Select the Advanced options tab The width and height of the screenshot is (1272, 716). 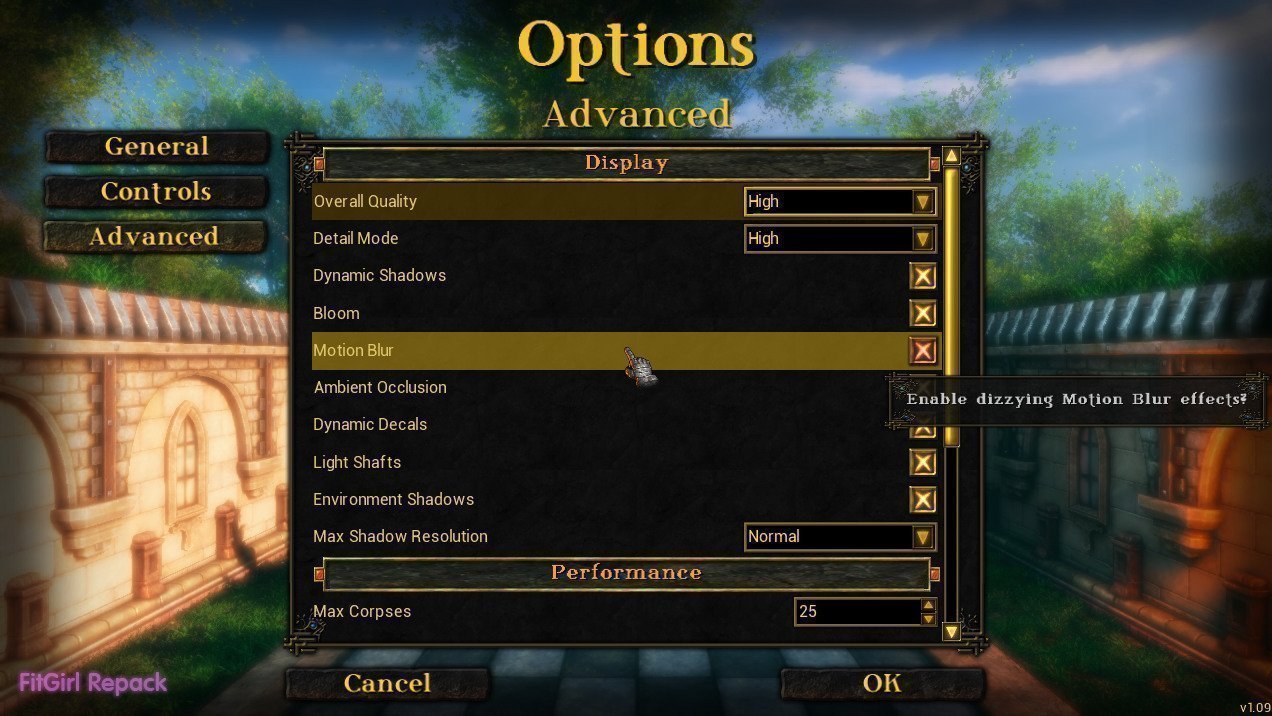click(x=155, y=237)
